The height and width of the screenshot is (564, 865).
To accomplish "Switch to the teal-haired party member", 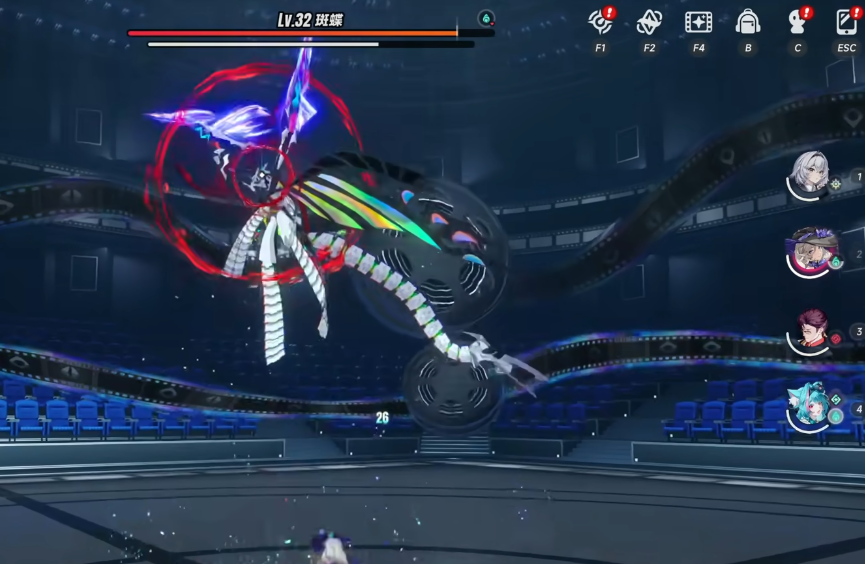I will click(x=808, y=407).
